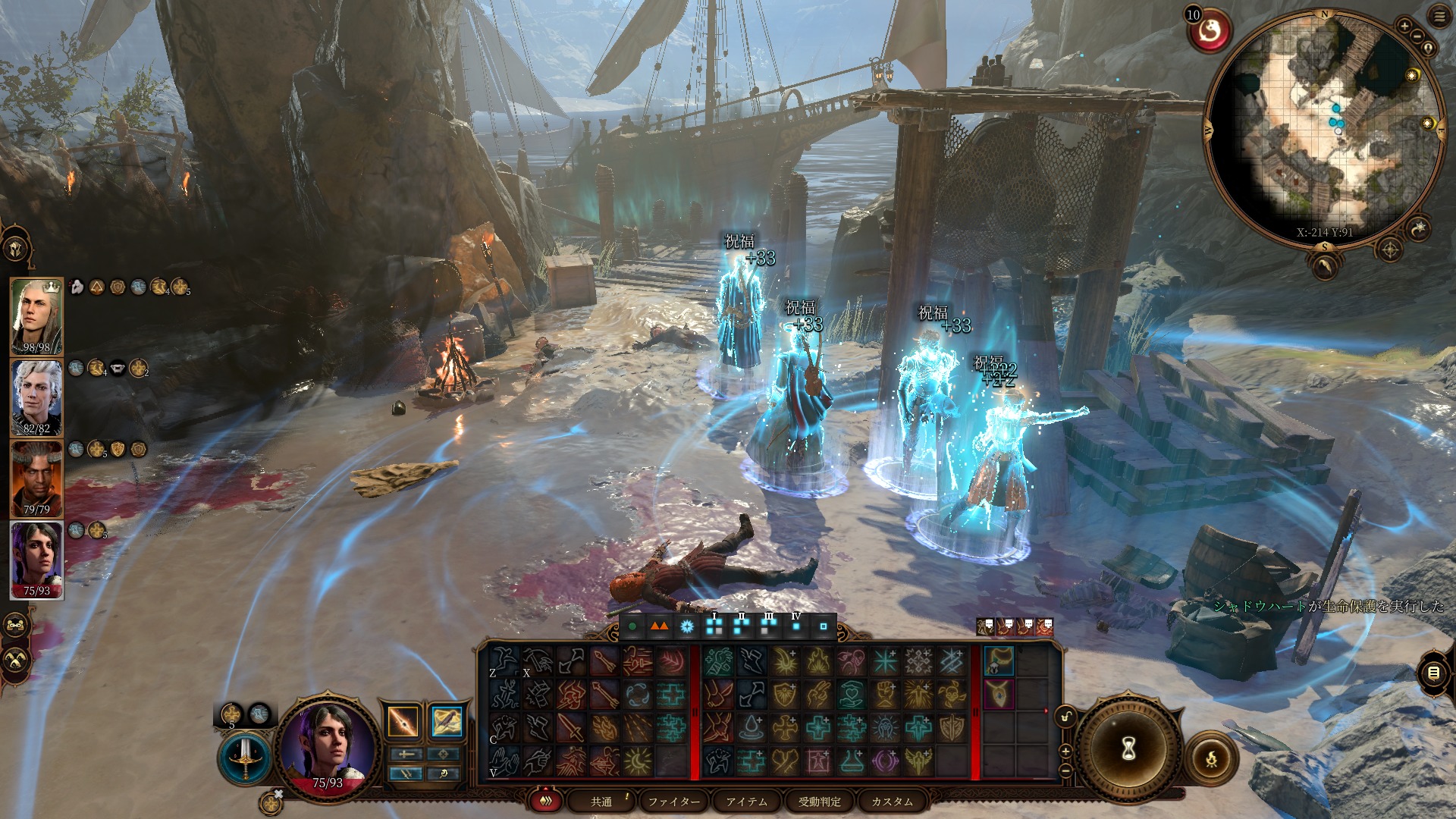Screen dimensions: 1456x819
Task: Select the white-haired elf portrait with 98/98 HP
Action: coord(36,316)
